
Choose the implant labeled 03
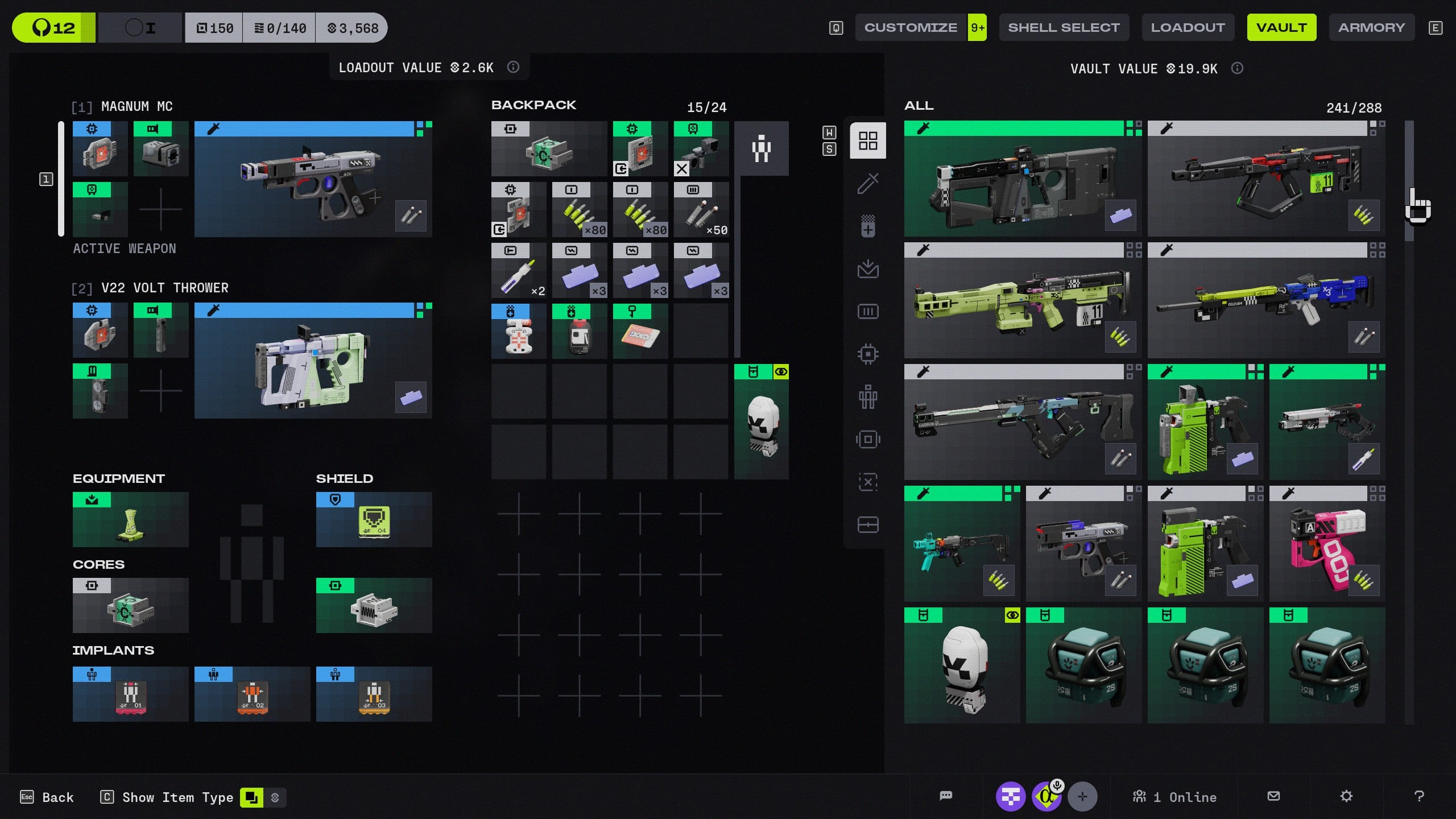point(374,694)
